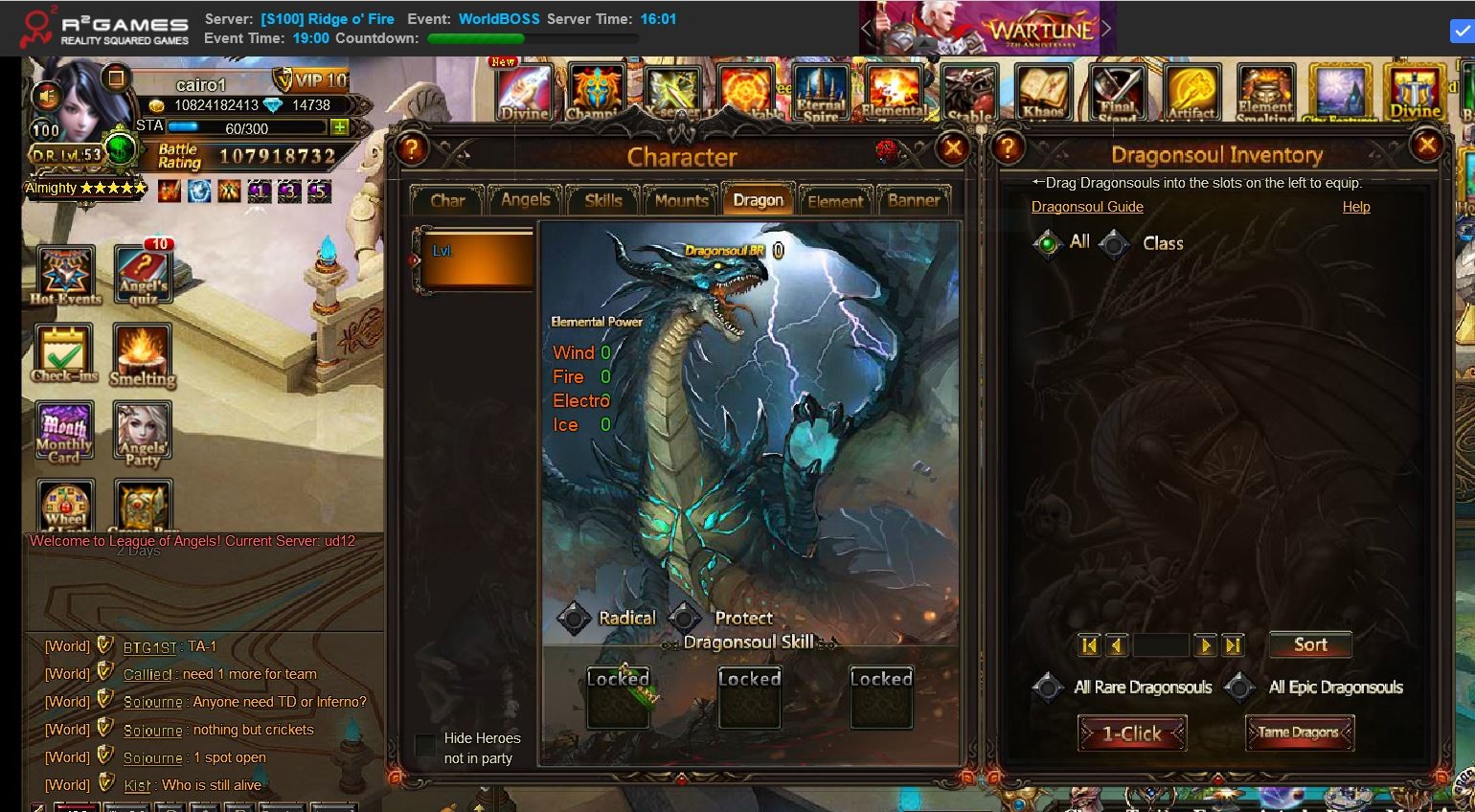This screenshot has width=1475, height=812.
Task: Toggle All Epic Dragonsouls option
Action: pyautogui.click(x=1240, y=687)
